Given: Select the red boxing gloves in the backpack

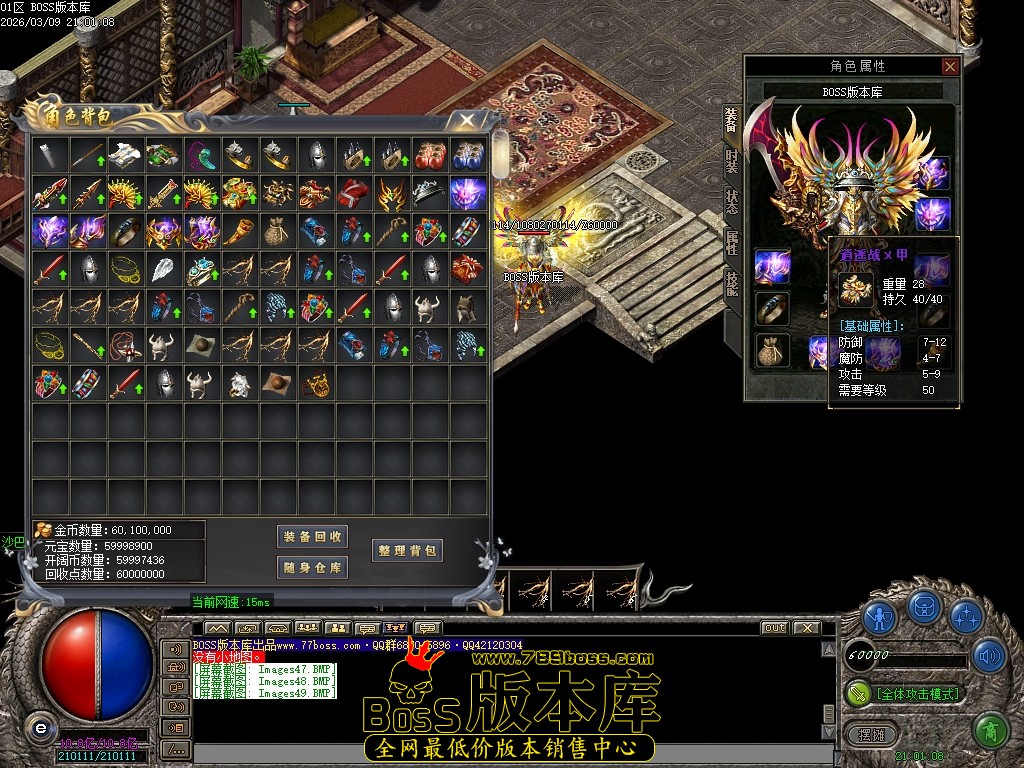Looking at the screenshot, I should [x=430, y=155].
